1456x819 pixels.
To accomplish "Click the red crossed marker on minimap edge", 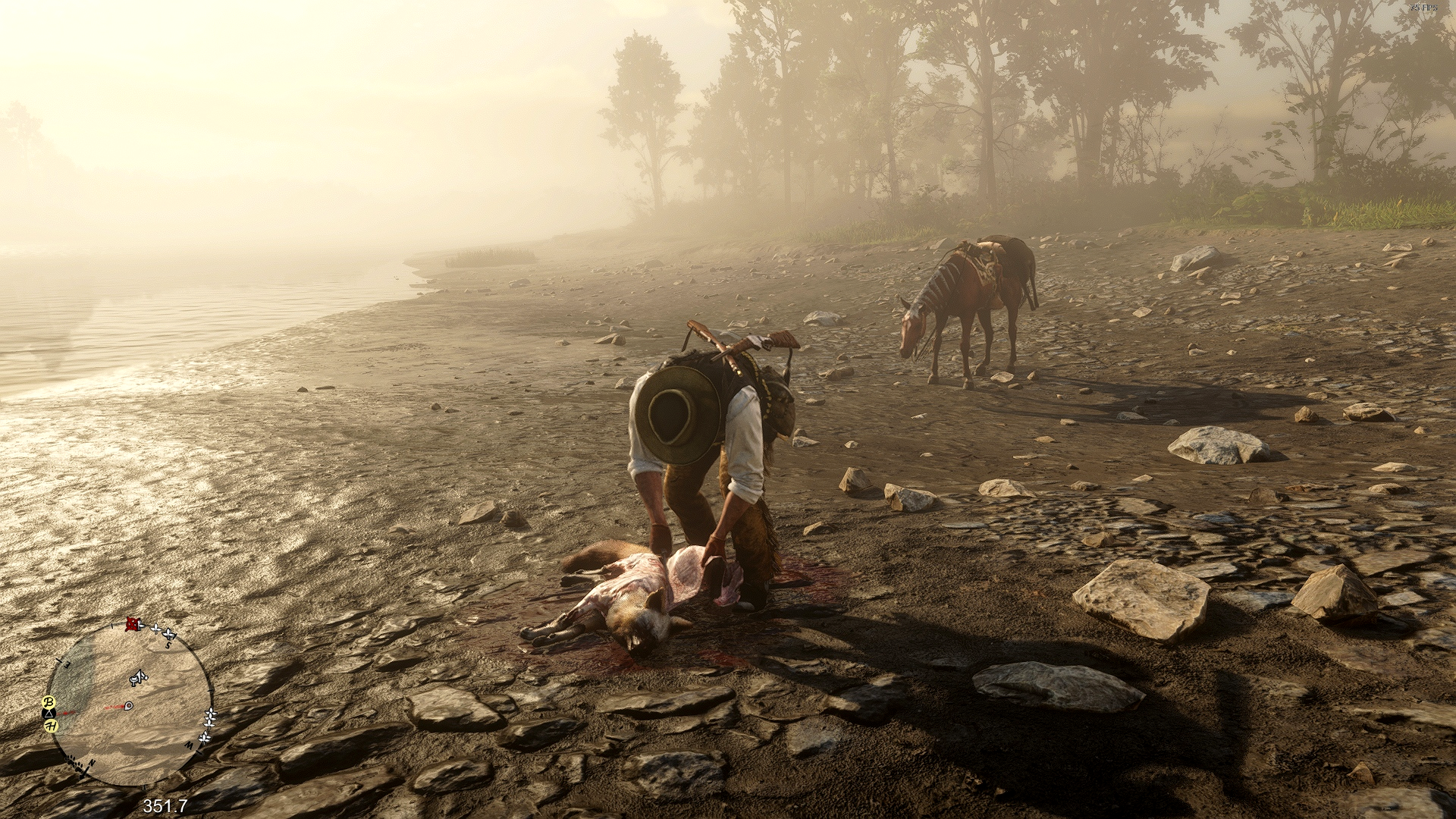I will 134,623.
